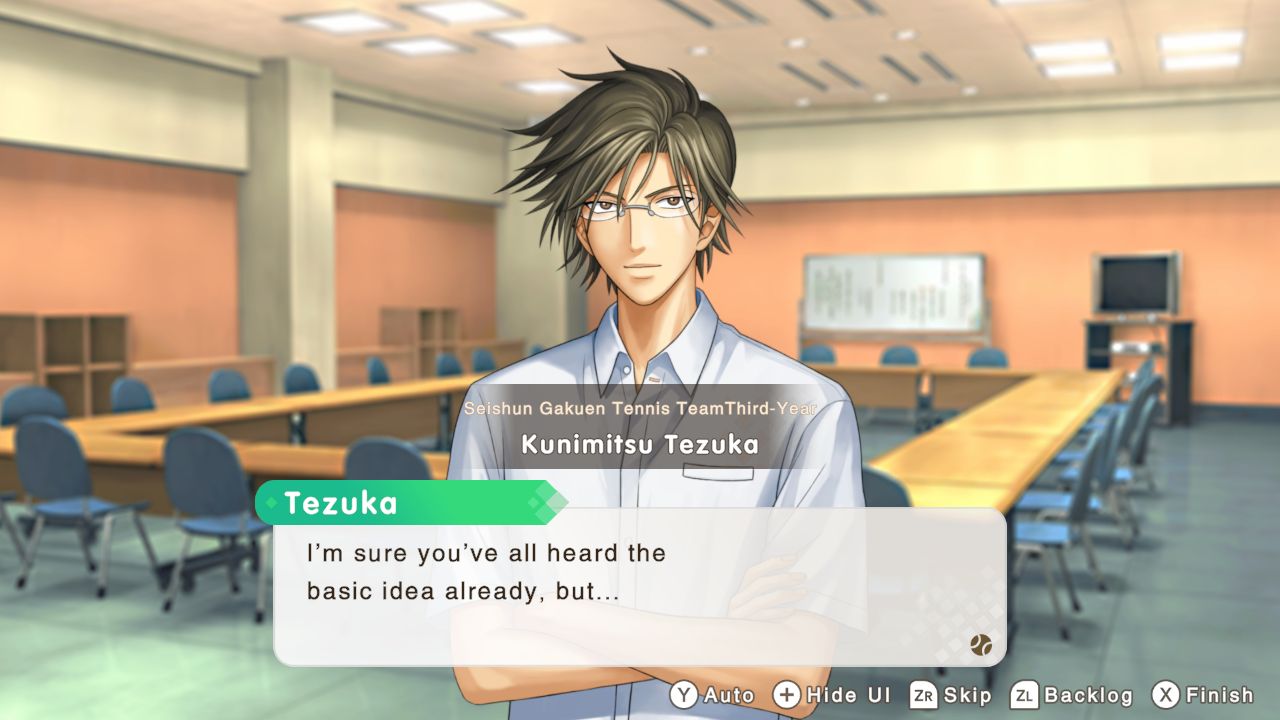
Task: Enable Skip mode
Action: [966, 694]
